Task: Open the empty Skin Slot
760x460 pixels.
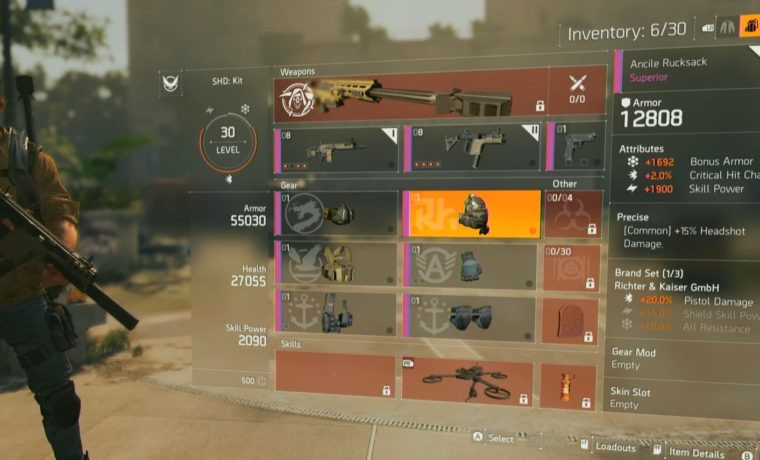Action: coord(685,398)
